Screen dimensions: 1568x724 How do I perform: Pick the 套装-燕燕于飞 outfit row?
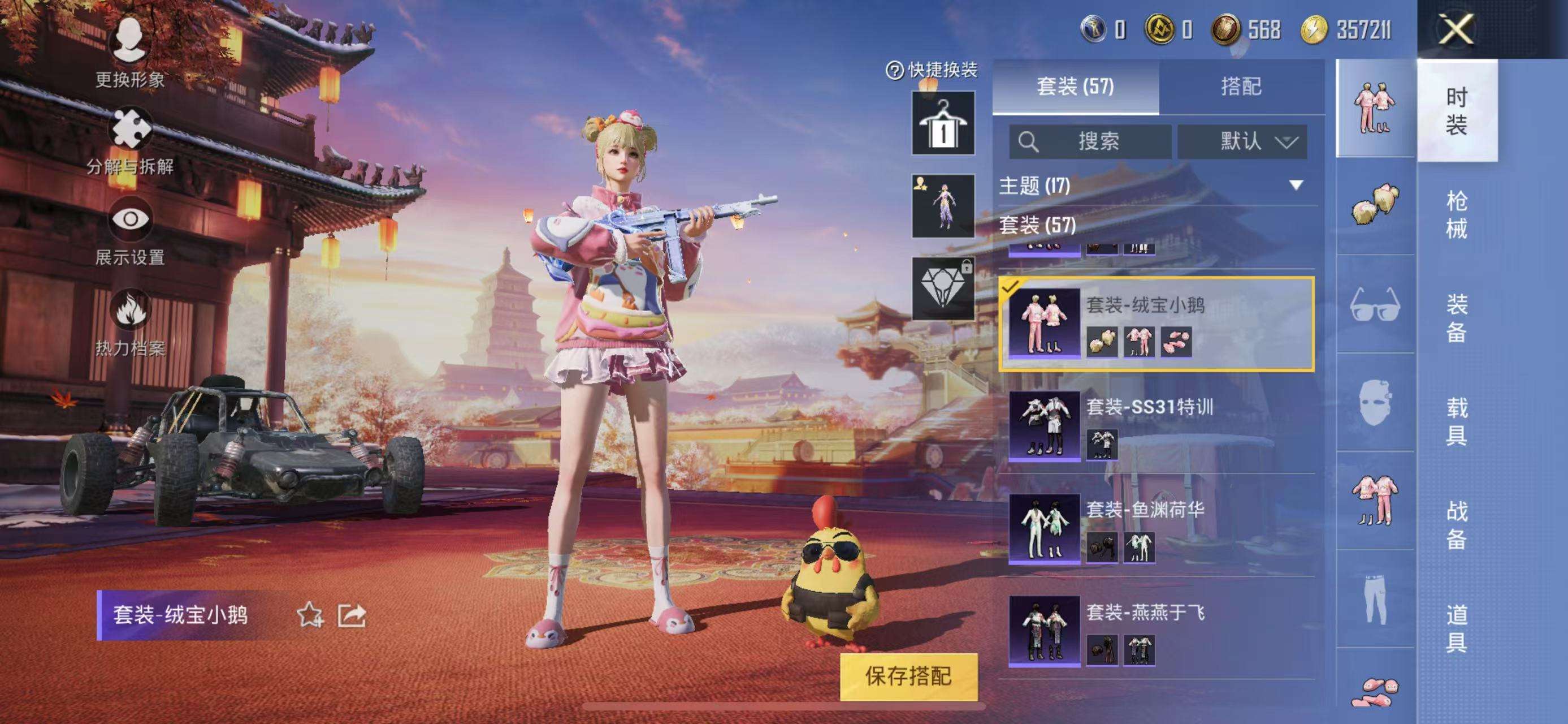pyautogui.click(x=1156, y=630)
